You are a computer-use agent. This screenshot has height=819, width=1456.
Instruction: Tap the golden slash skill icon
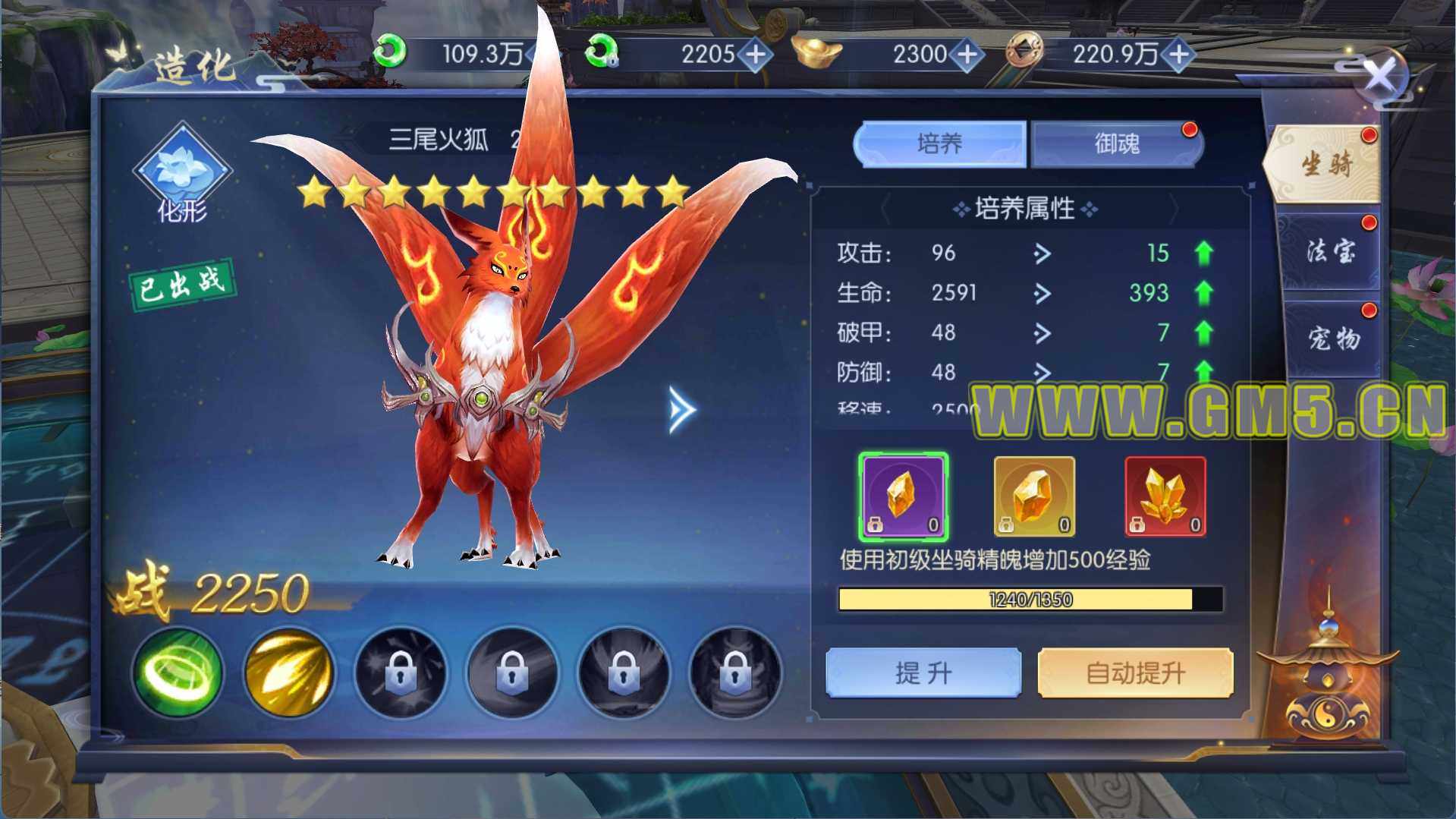pyautogui.click(x=289, y=673)
